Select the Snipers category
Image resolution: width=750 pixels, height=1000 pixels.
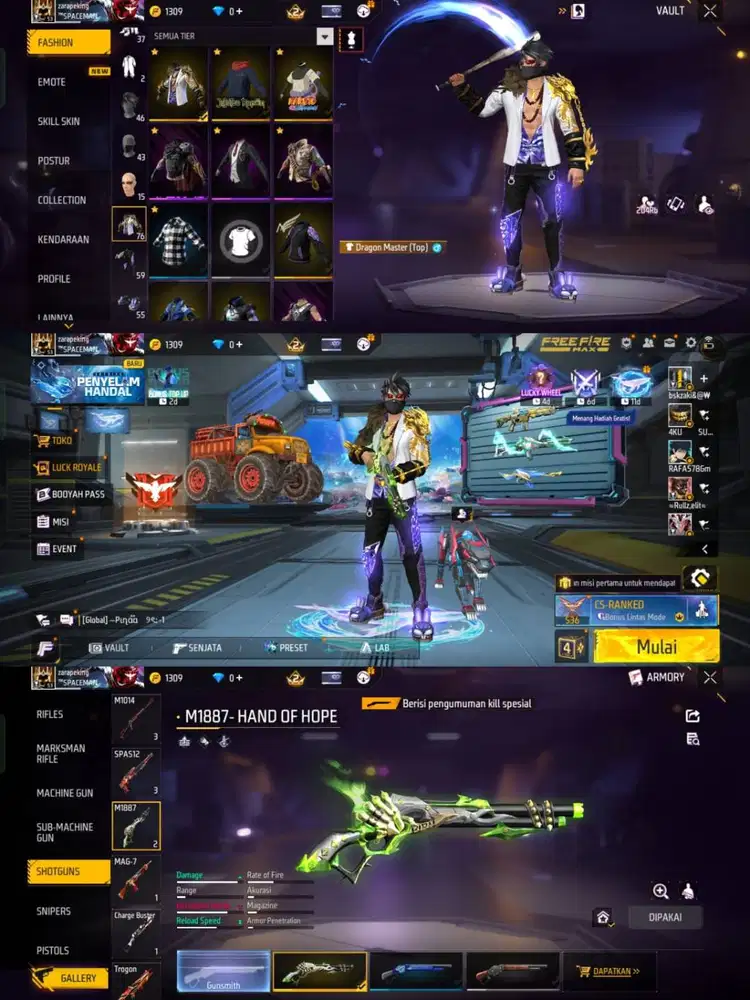[x=54, y=911]
